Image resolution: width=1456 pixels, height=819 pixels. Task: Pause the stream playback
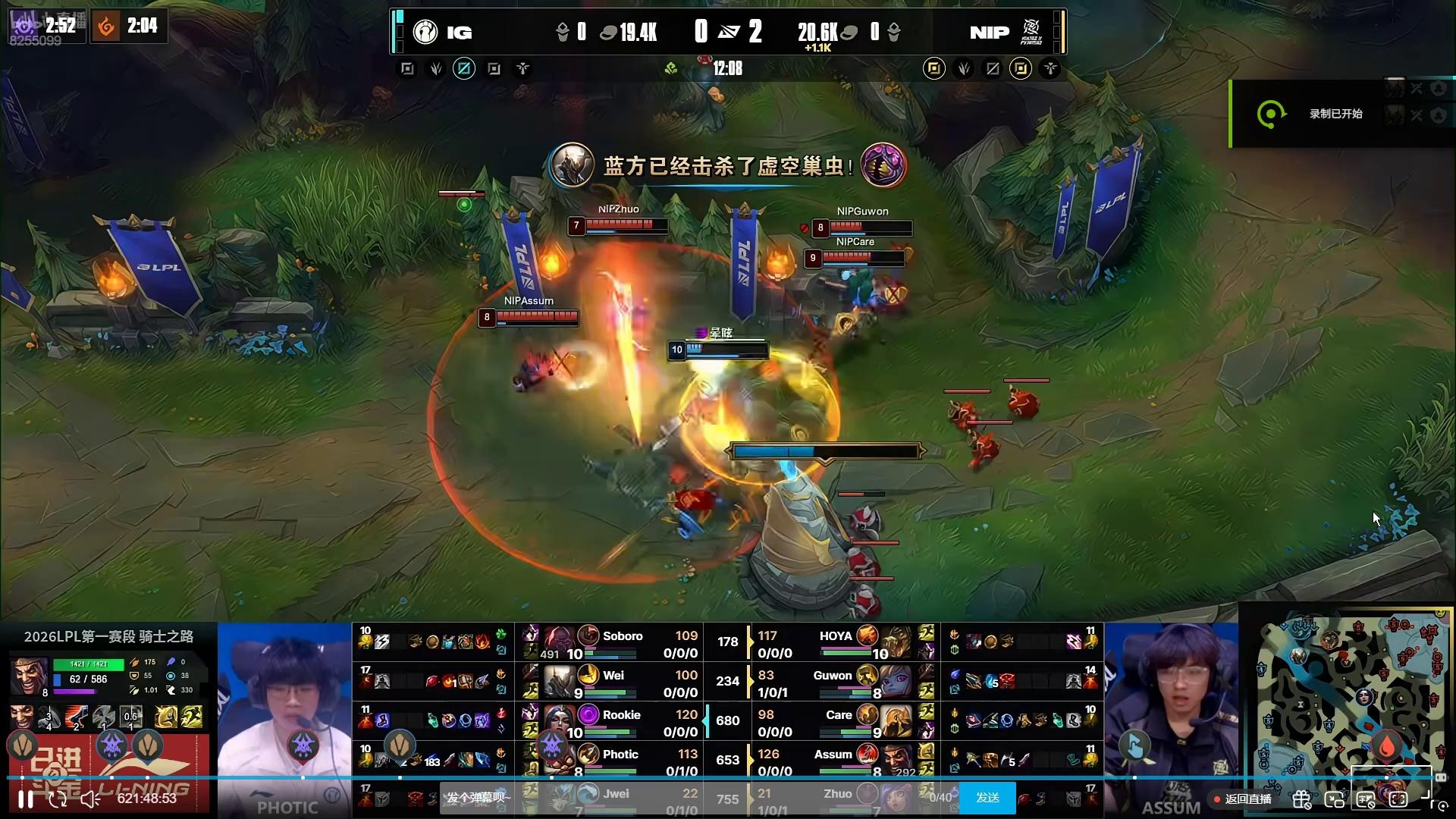point(25,799)
